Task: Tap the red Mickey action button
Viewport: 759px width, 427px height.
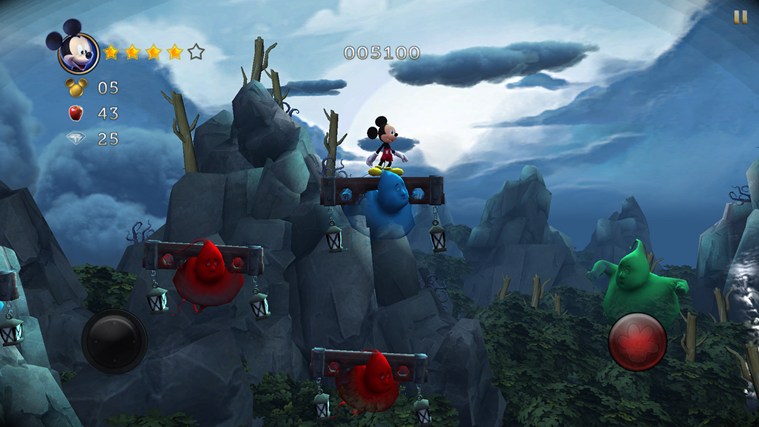Action: click(x=637, y=341)
